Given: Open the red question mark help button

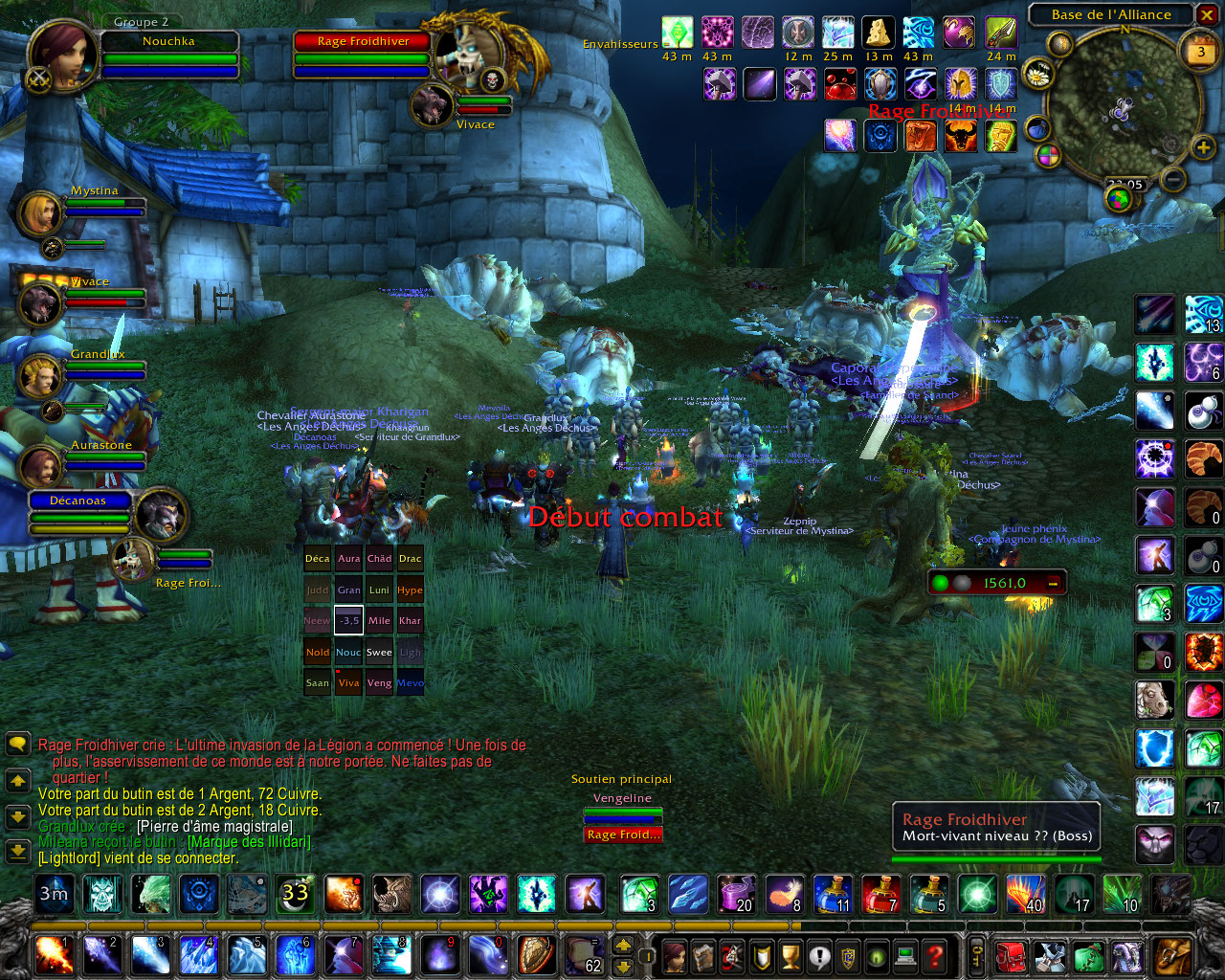Looking at the screenshot, I should [935, 955].
